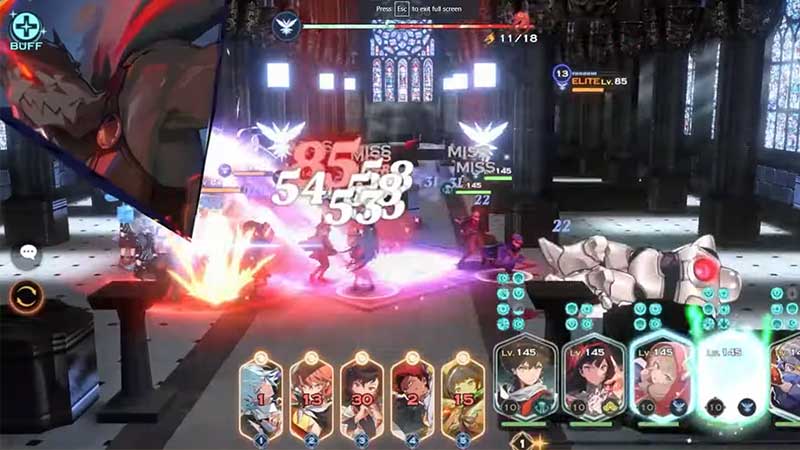Screen dimensions: 800x450
Task: Open the chat speech bubble
Action: pos(27,255)
